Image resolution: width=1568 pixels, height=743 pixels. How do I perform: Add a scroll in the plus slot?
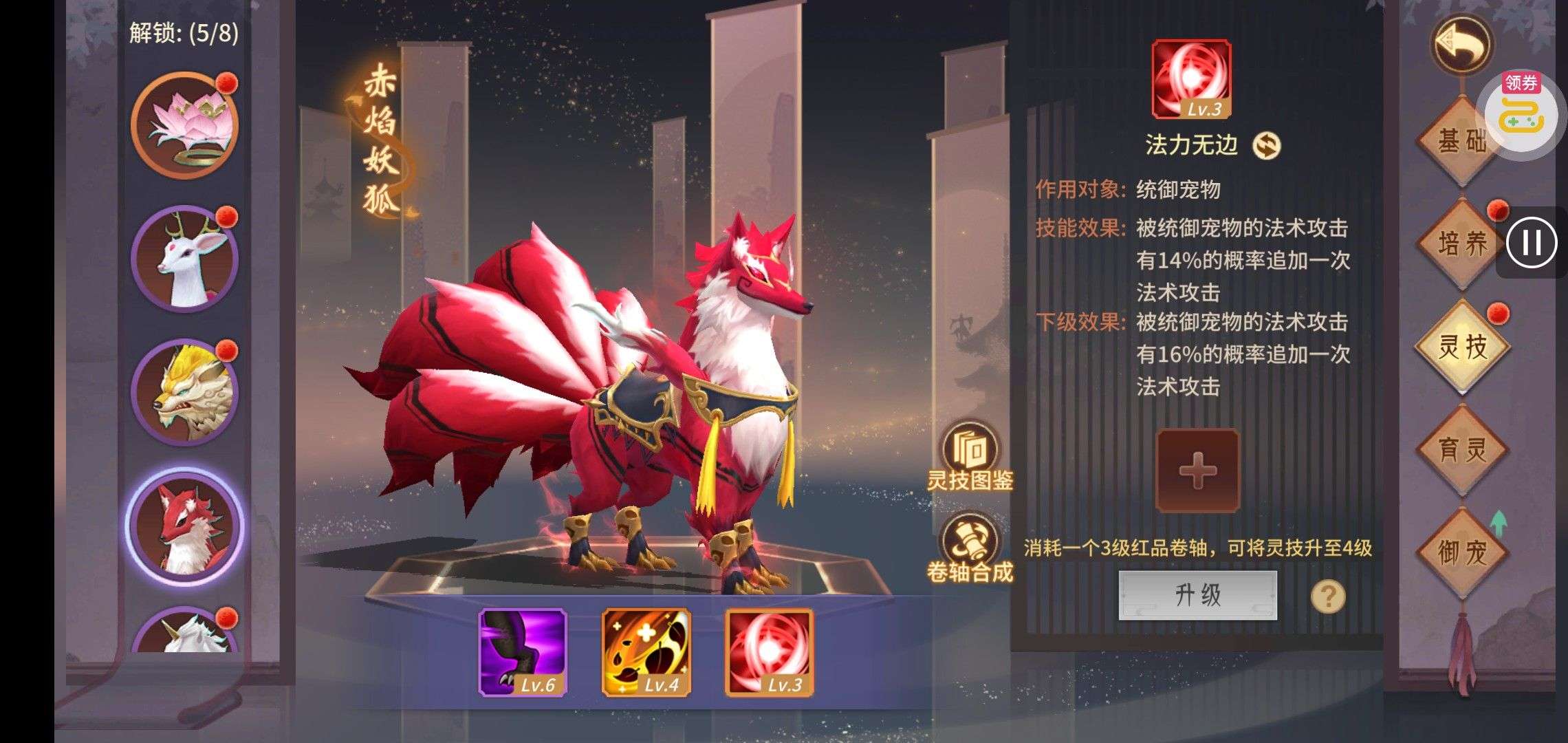[1197, 471]
